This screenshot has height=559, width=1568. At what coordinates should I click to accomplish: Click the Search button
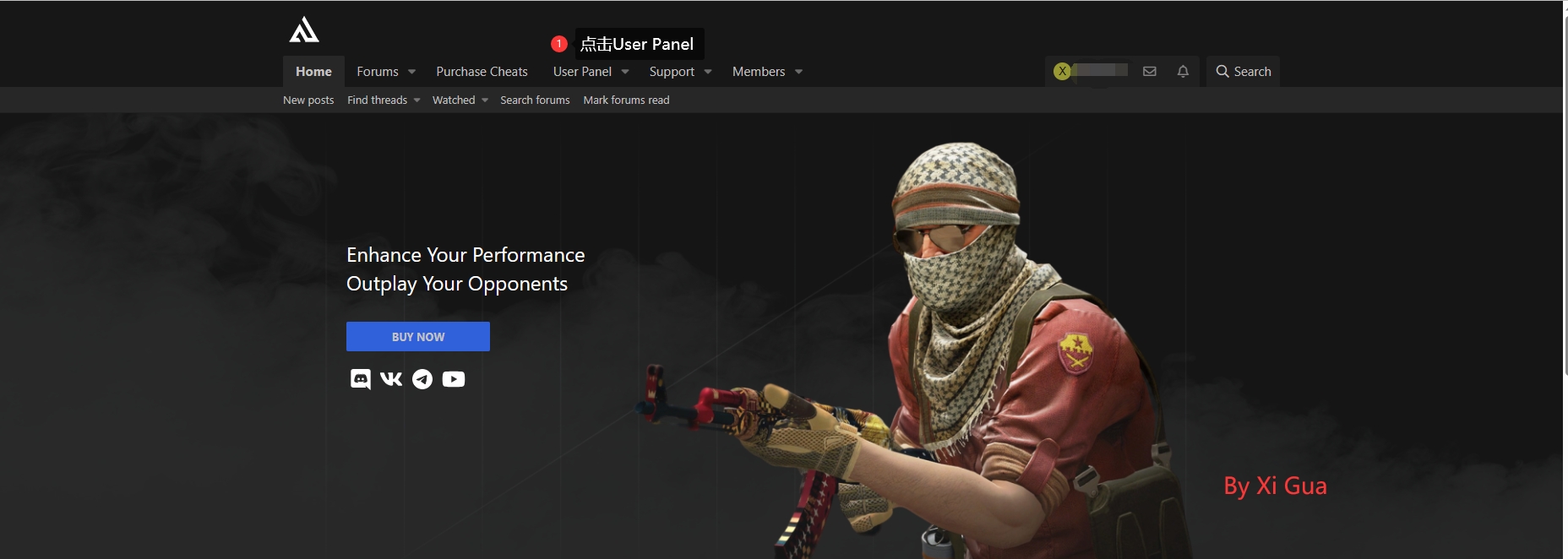[1243, 72]
